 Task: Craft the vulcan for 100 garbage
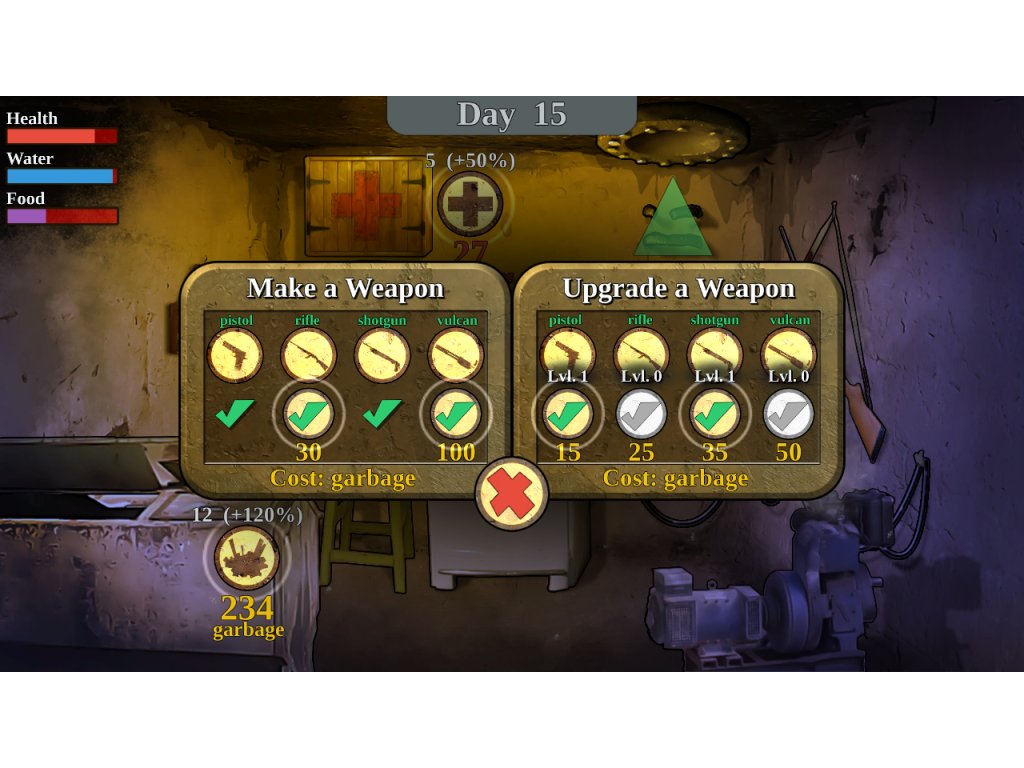pos(456,414)
